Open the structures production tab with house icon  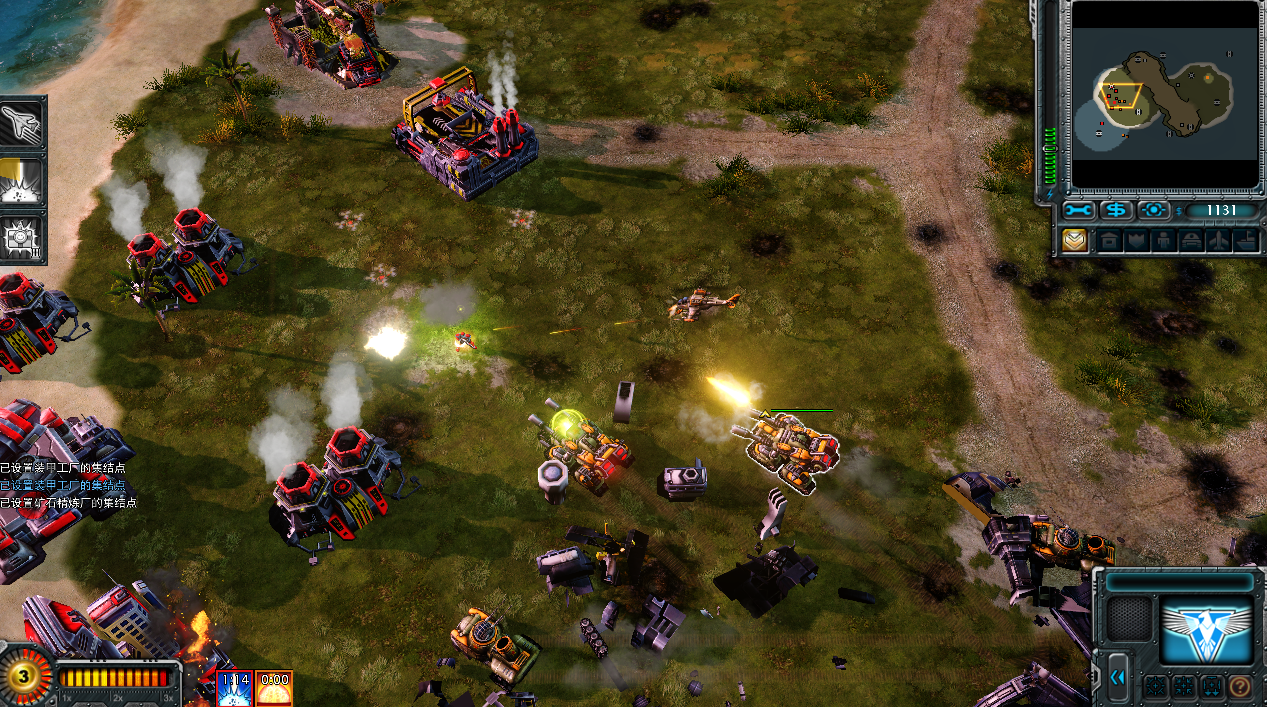tap(1108, 241)
